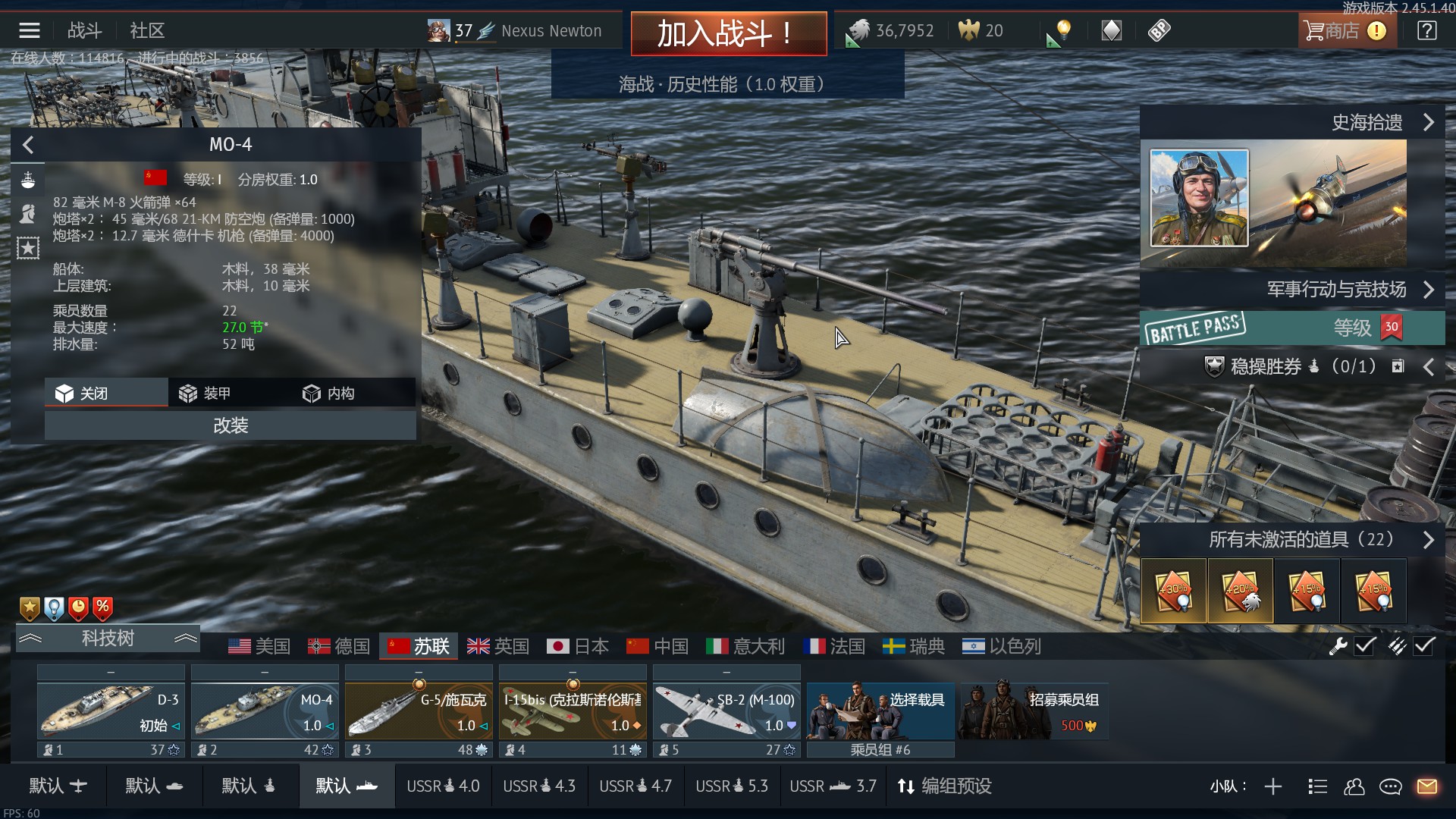Screen dimensions: 1456x819
Task: Open the 社区 community menu
Action: (x=147, y=30)
